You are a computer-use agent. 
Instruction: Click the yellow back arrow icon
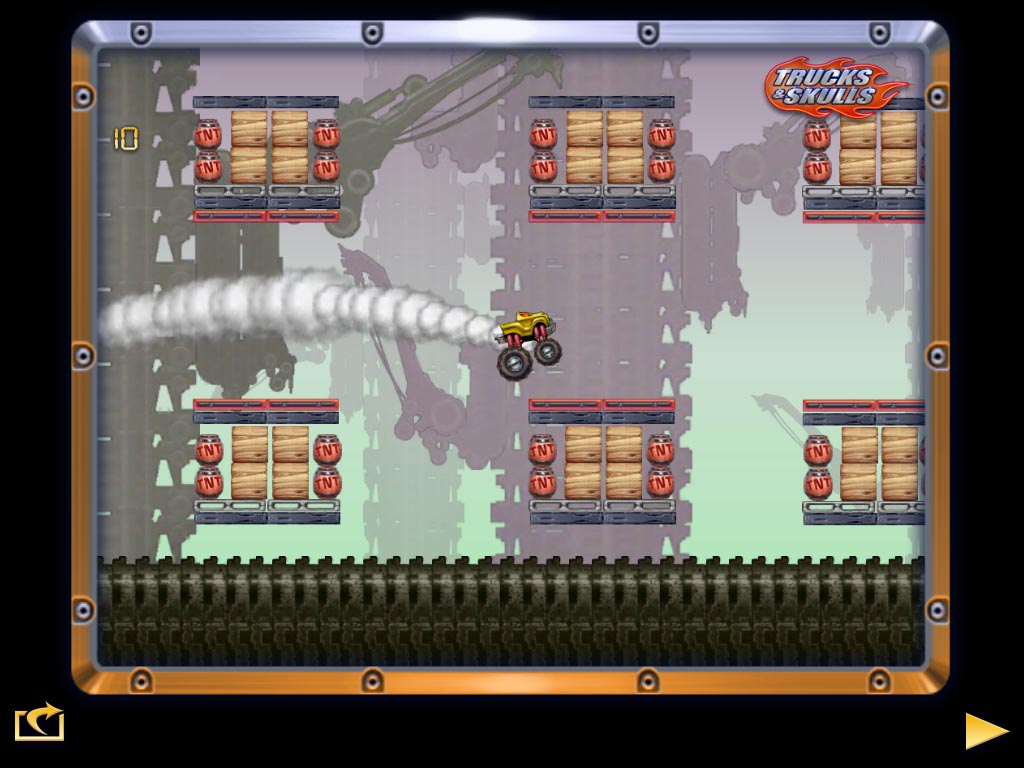39,723
